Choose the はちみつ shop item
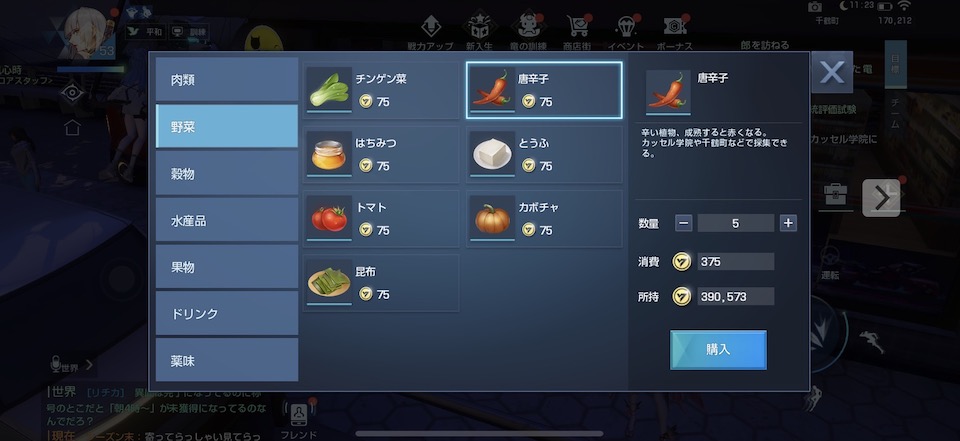Viewport: 960px width, 441px height. click(382, 154)
